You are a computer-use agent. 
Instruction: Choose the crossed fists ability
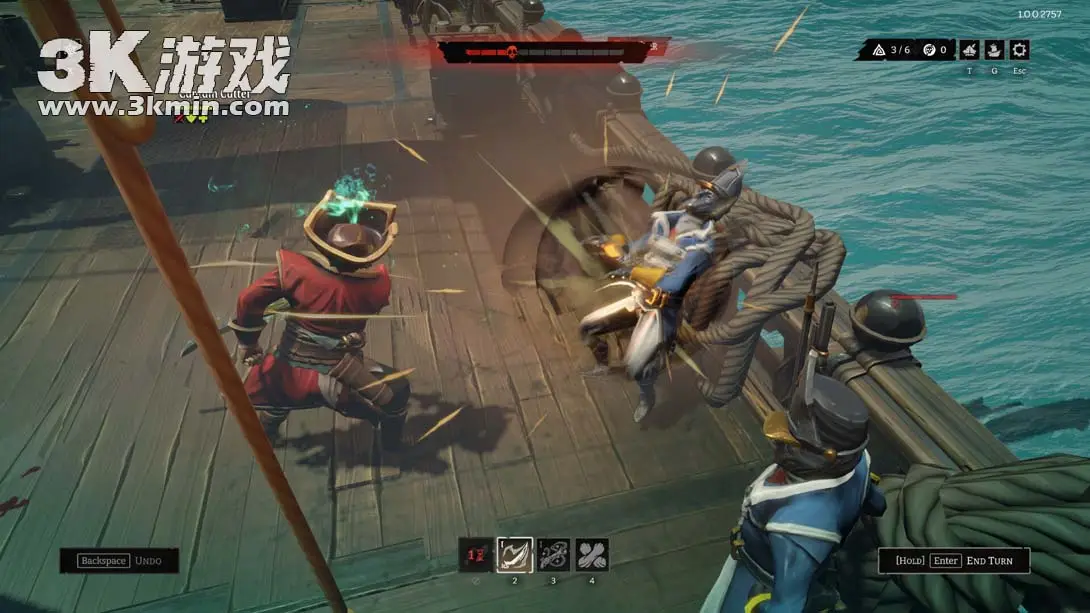[x=591, y=555]
